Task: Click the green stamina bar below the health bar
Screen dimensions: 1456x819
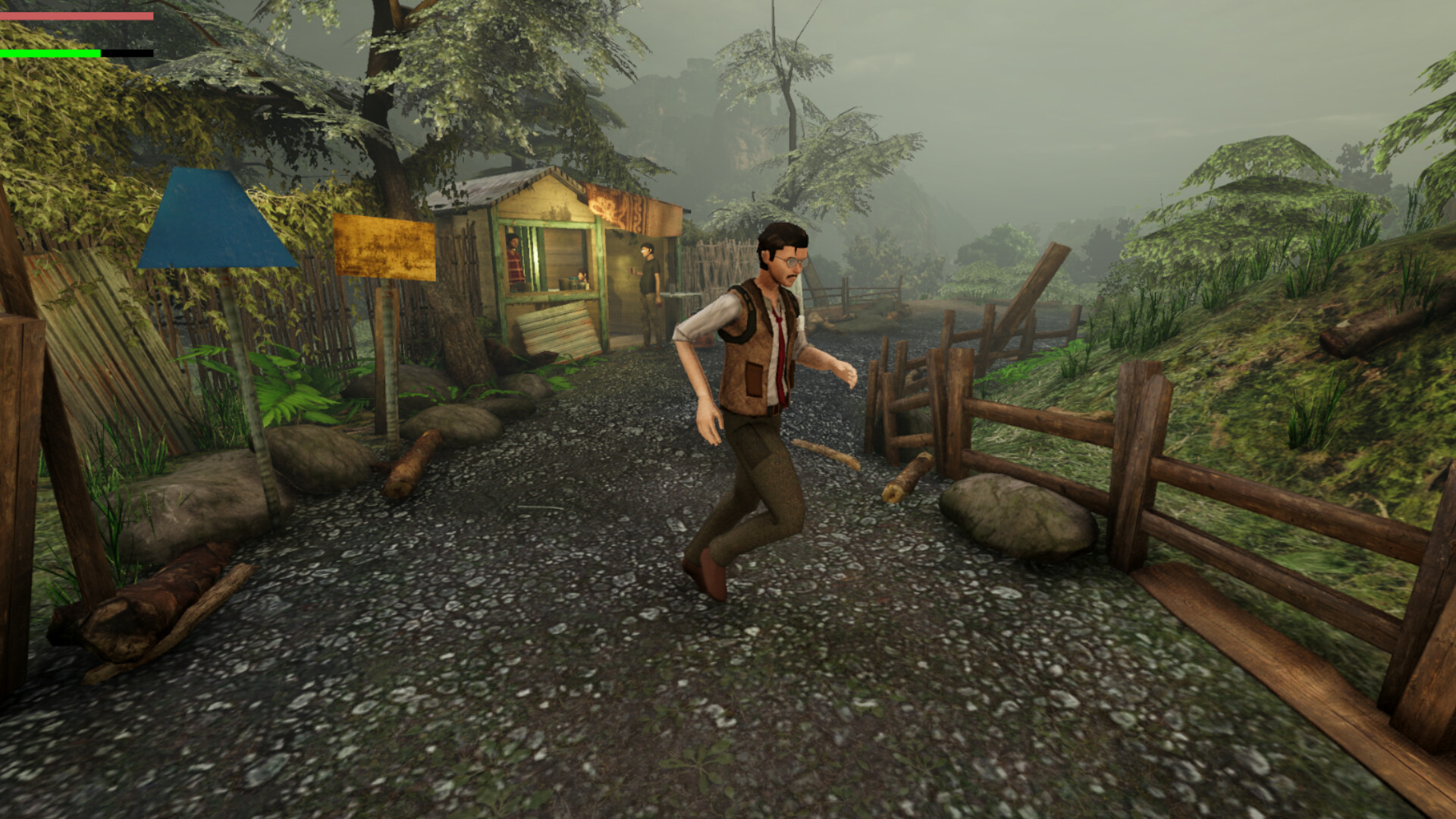Action: click(49, 55)
